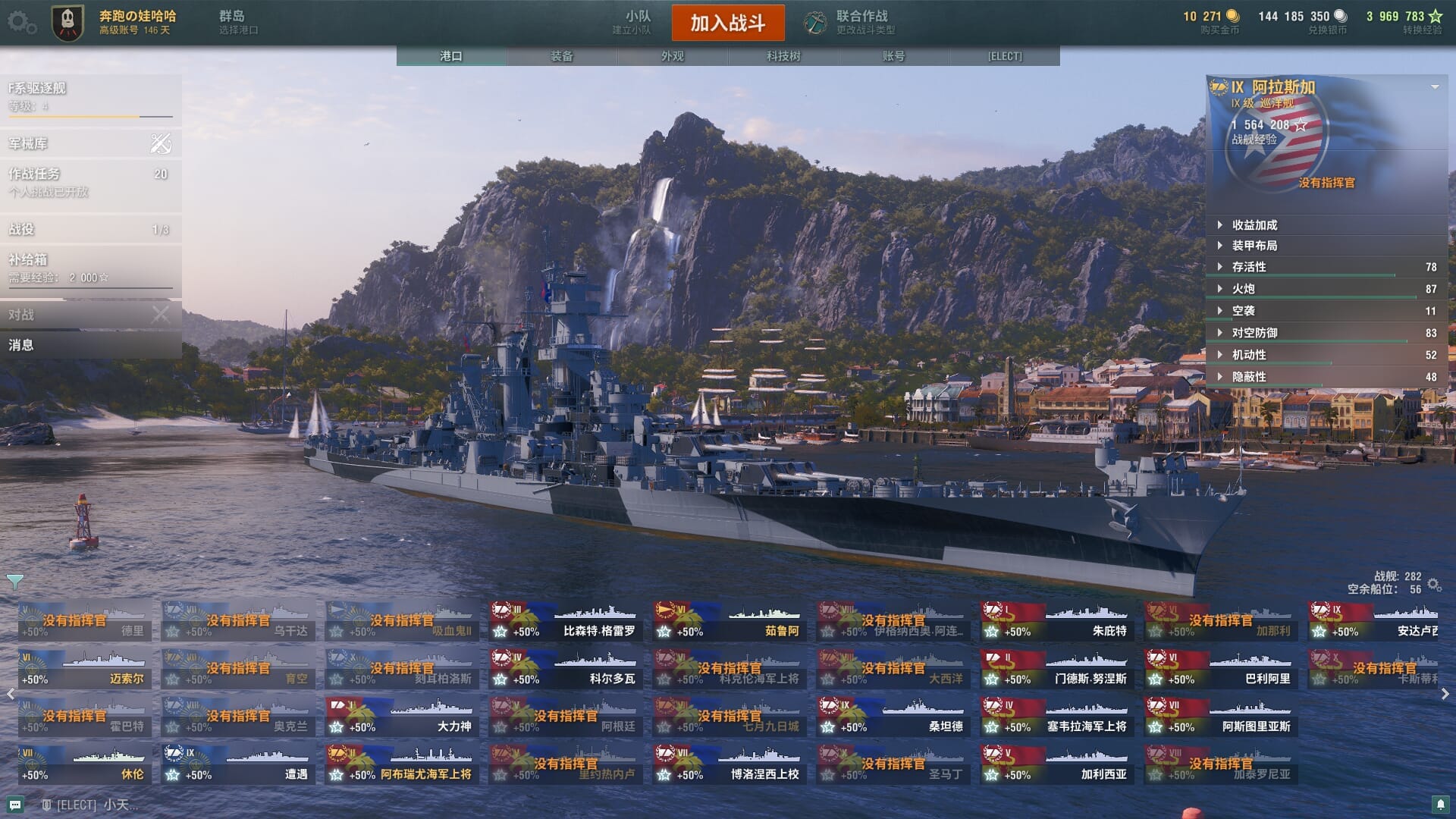Screen dimensions: 1456x819
Task: Switch to the 装备 tab
Action: [x=562, y=56]
